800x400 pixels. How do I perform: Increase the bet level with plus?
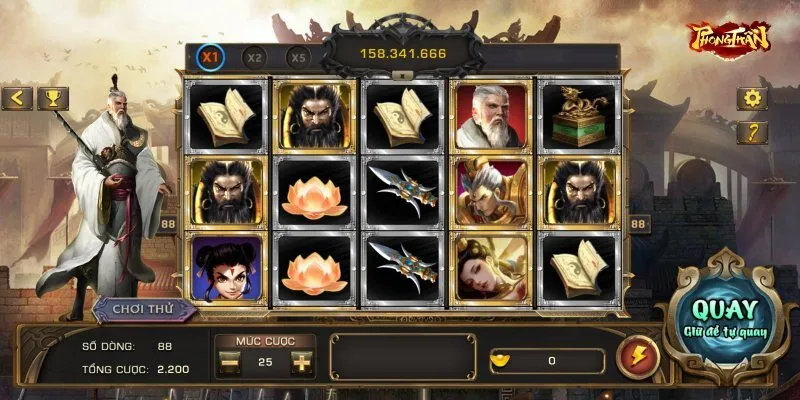pos(300,362)
